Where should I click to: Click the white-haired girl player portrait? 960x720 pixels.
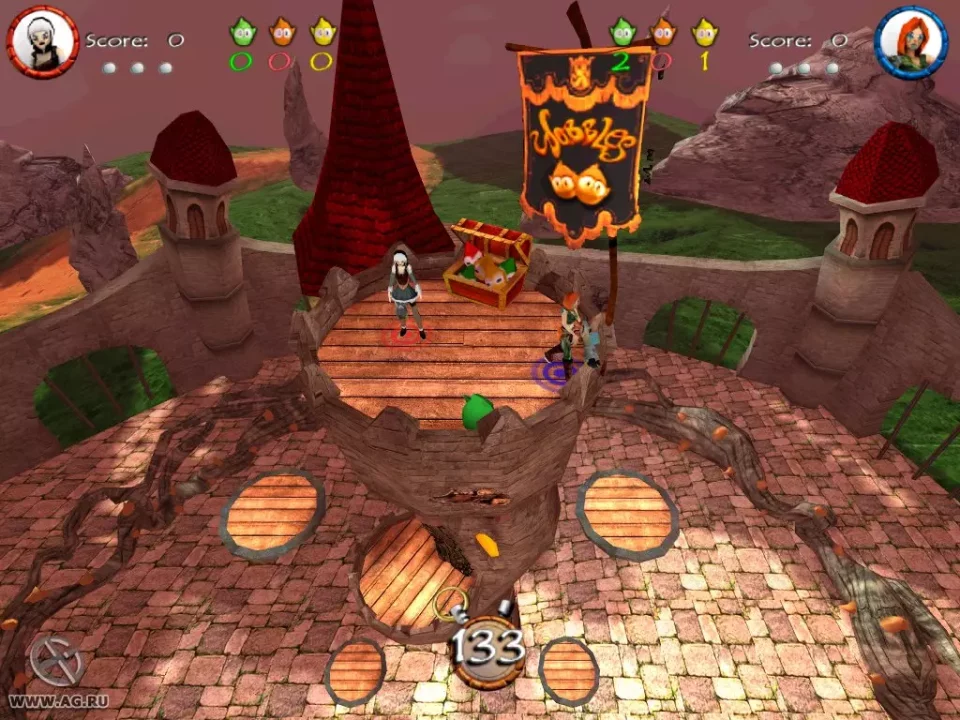coord(42,41)
